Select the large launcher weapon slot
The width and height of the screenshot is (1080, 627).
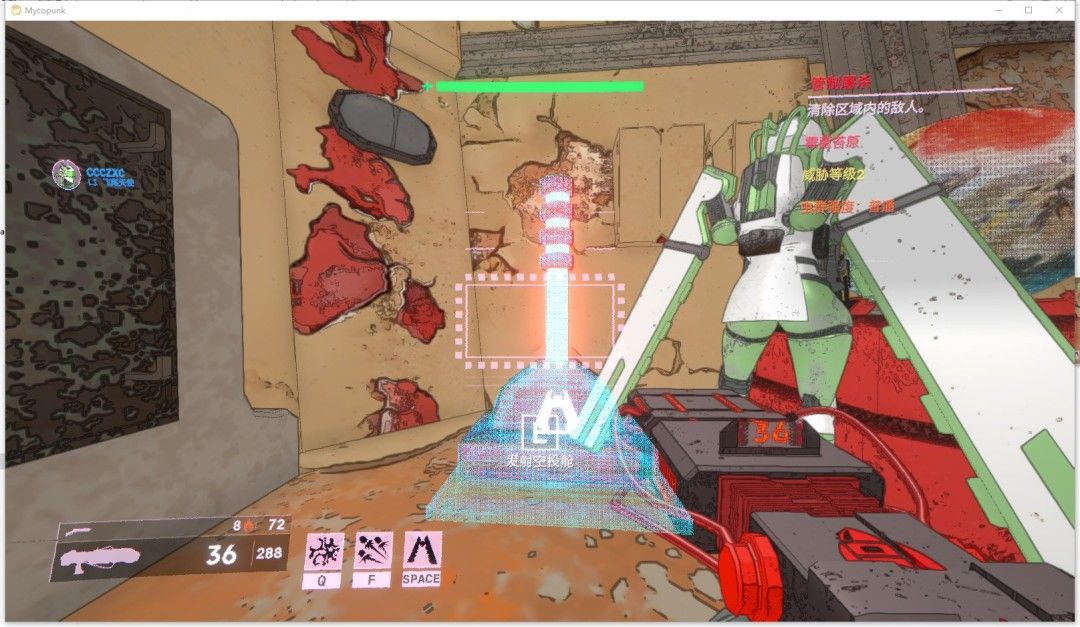pos(102,557)
